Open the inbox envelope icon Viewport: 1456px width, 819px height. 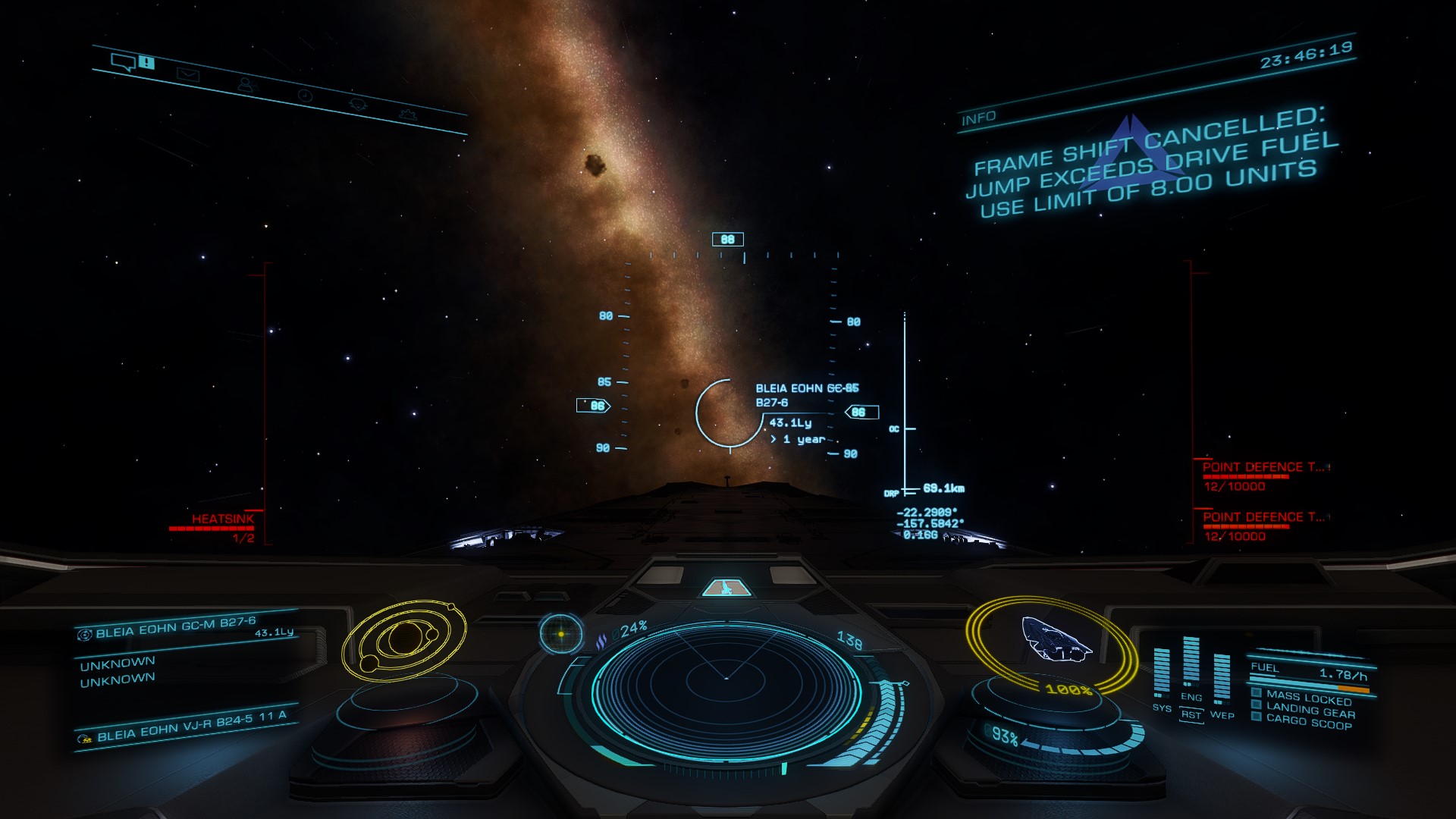[x=188, y=74]
